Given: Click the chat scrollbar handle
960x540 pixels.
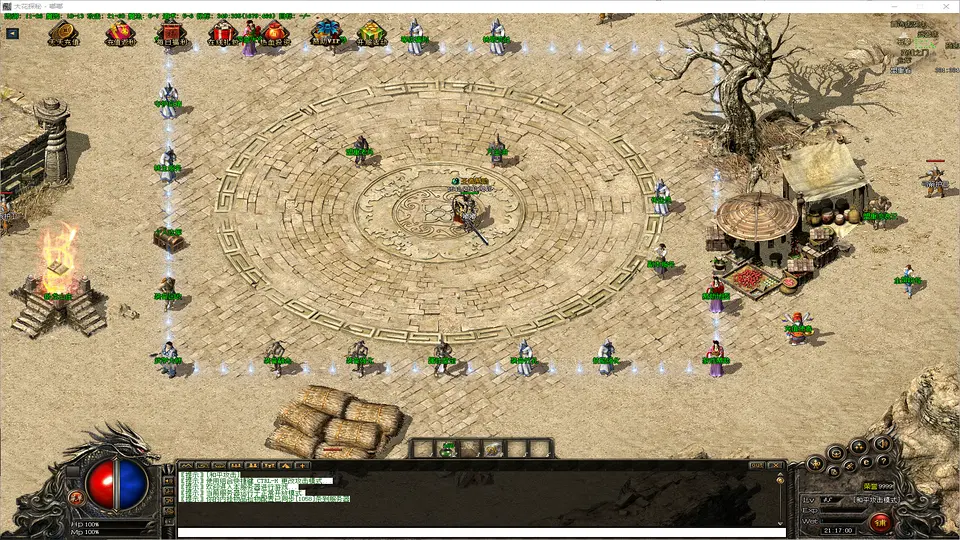Looking at the screenshot, I should coord(781,482).
